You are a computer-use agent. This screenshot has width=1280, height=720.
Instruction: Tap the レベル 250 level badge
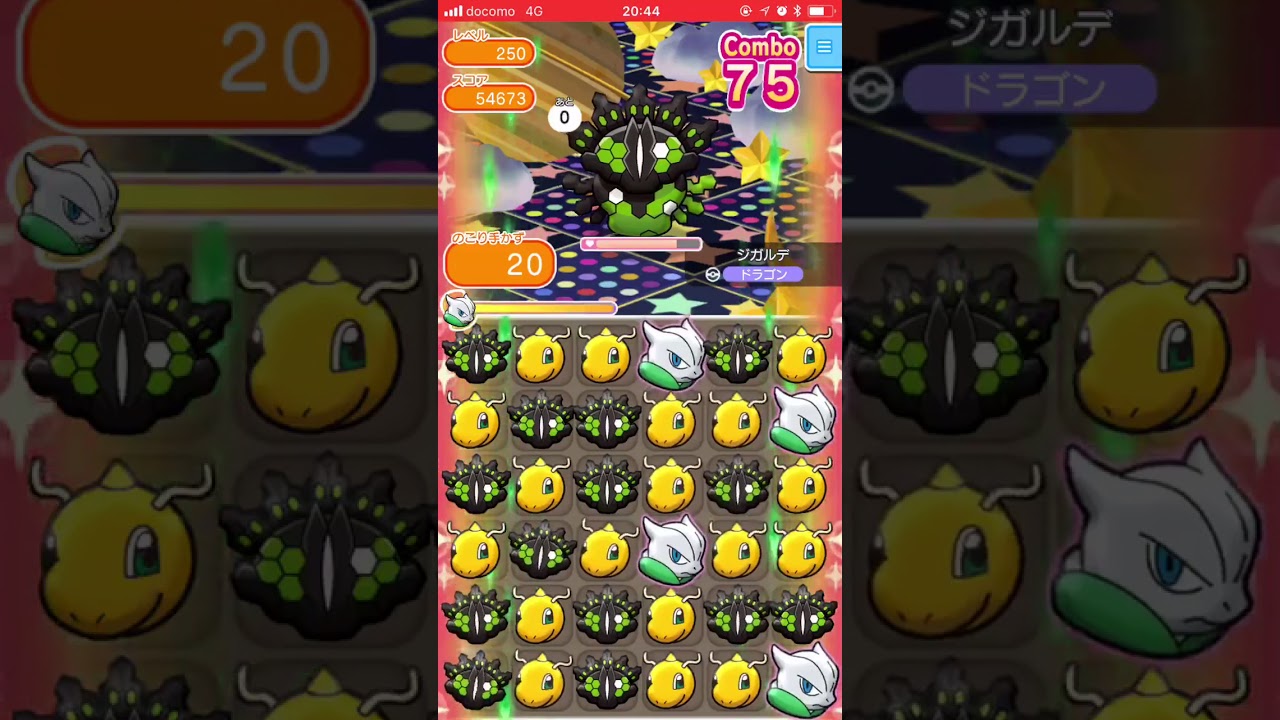tap(489, 52)
